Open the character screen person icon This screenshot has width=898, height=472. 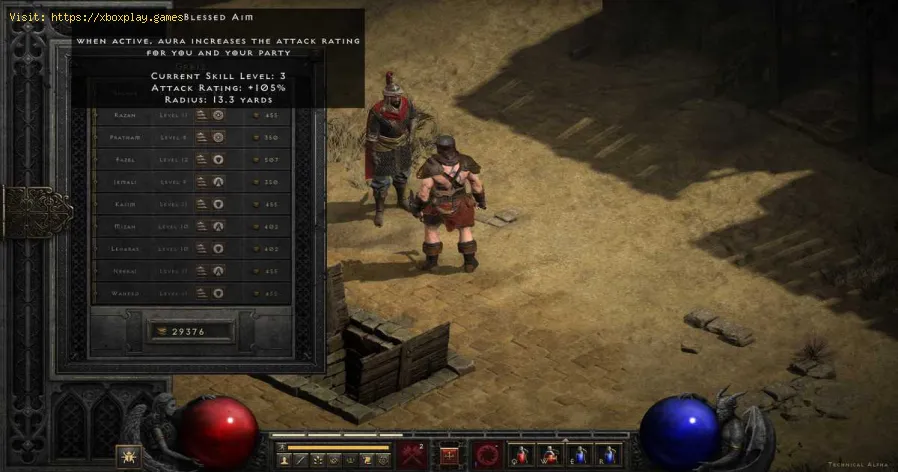click(286, 460)
